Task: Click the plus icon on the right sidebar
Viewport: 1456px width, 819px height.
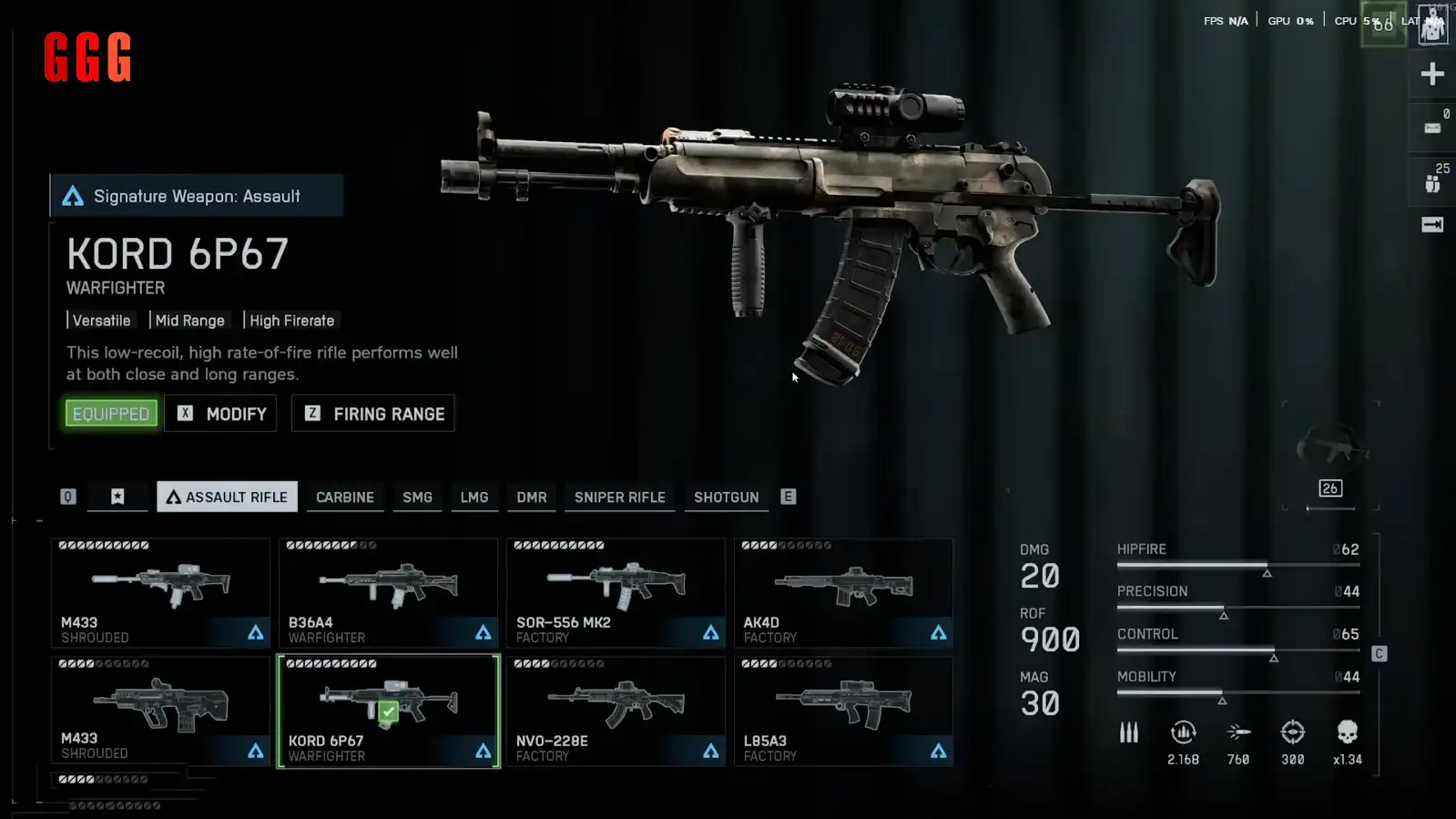Action: (x=1431, y=74)
